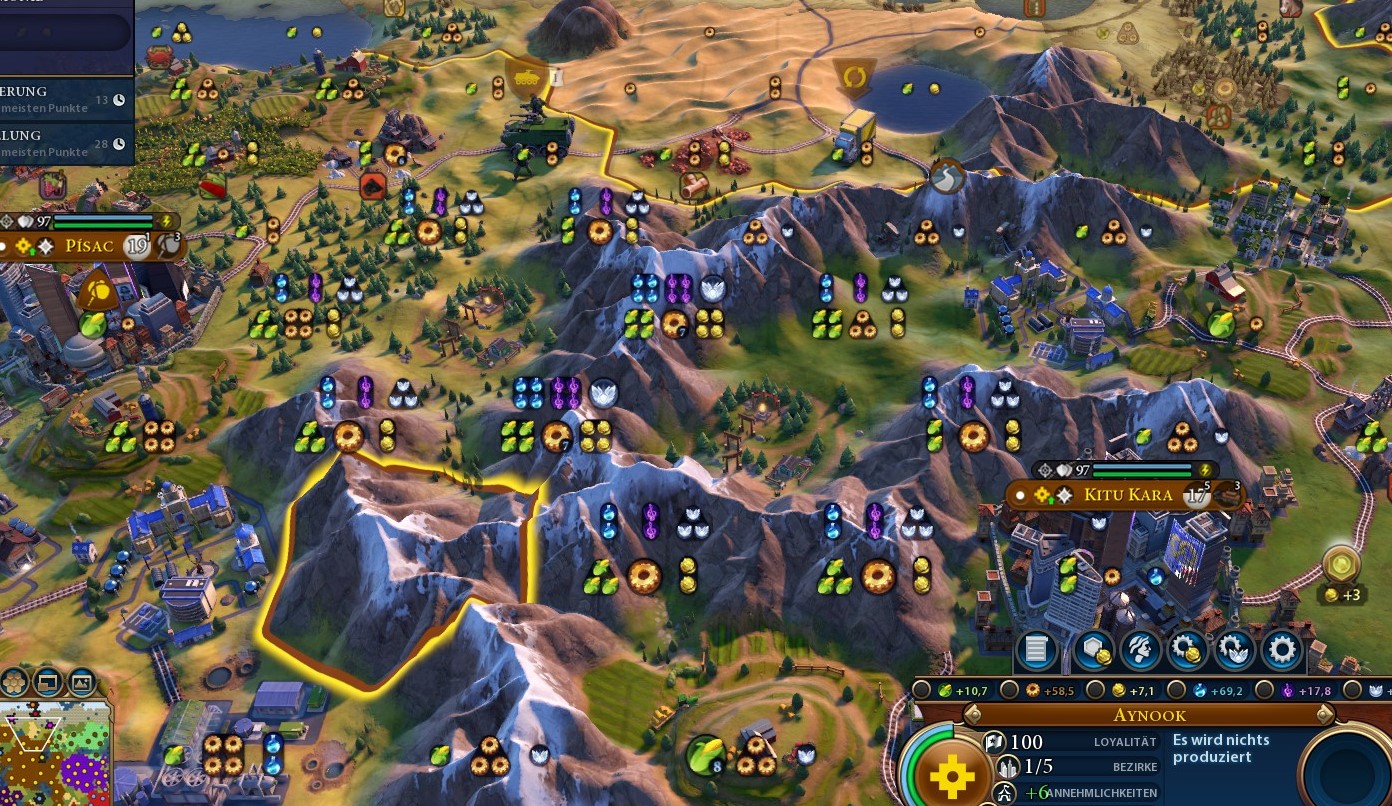
Task: Toggle the food yield focus checkbox
Action: point(920,690)
